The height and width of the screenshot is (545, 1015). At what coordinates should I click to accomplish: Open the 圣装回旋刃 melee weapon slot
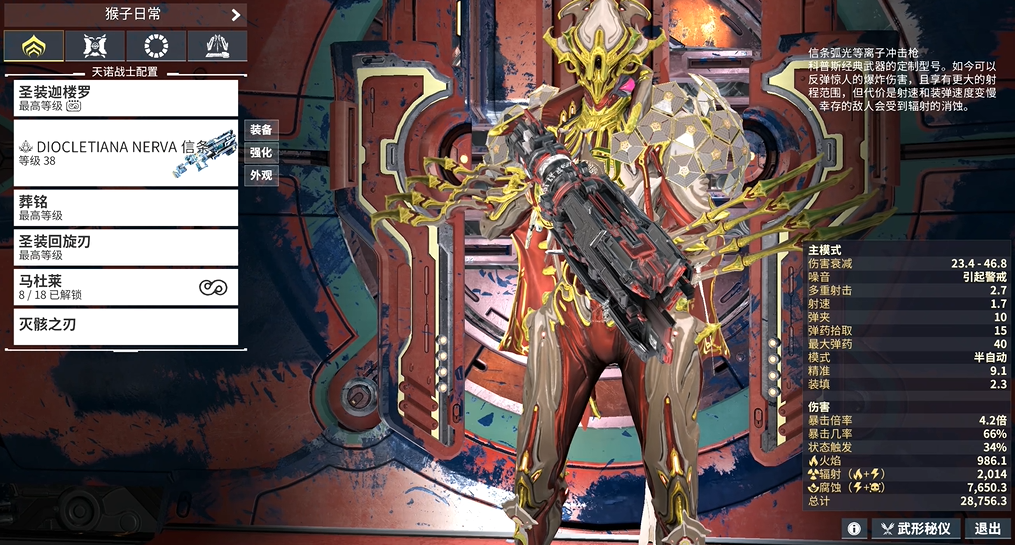tap(126, 247)
